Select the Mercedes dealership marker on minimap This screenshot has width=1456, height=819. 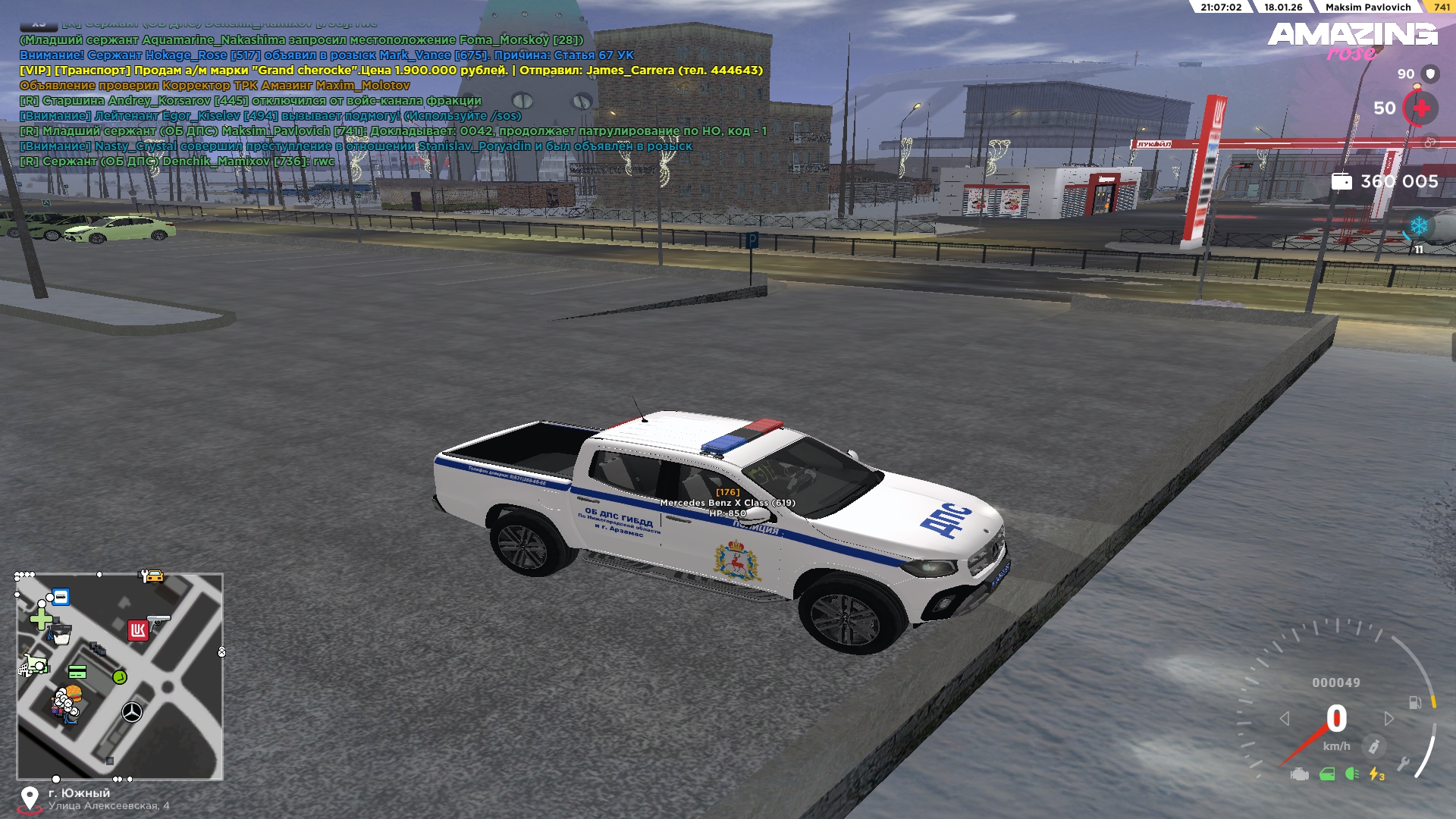coord(132,712)
